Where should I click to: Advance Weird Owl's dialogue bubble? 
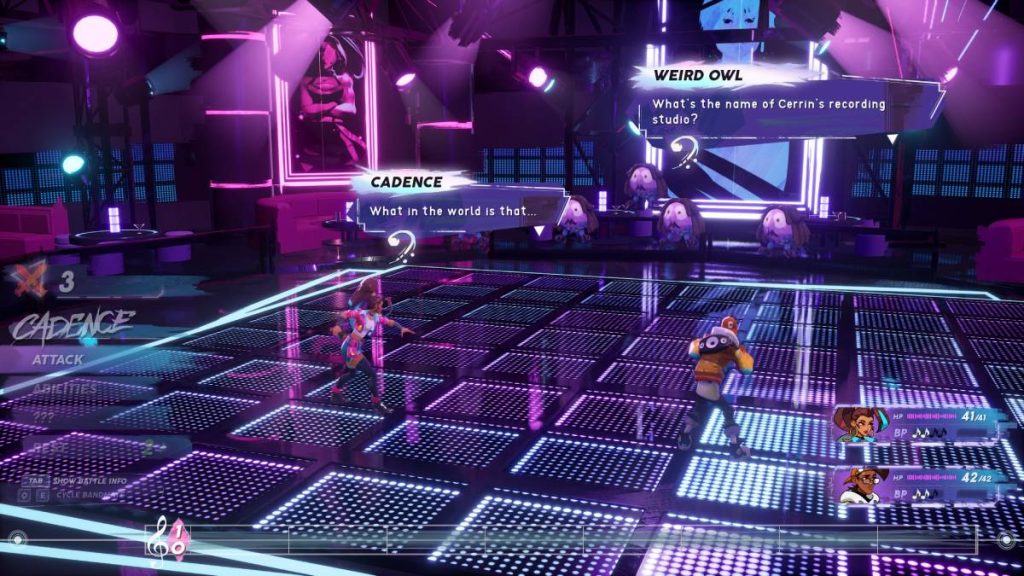(891, 138)
